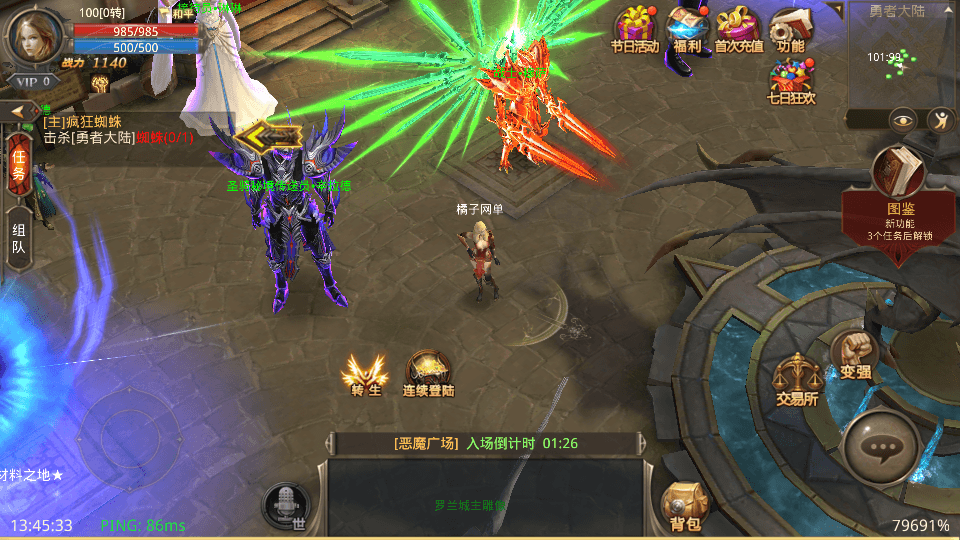
Task: Open the 七日狂欢 seven-day carnival event
Action: 790,80
